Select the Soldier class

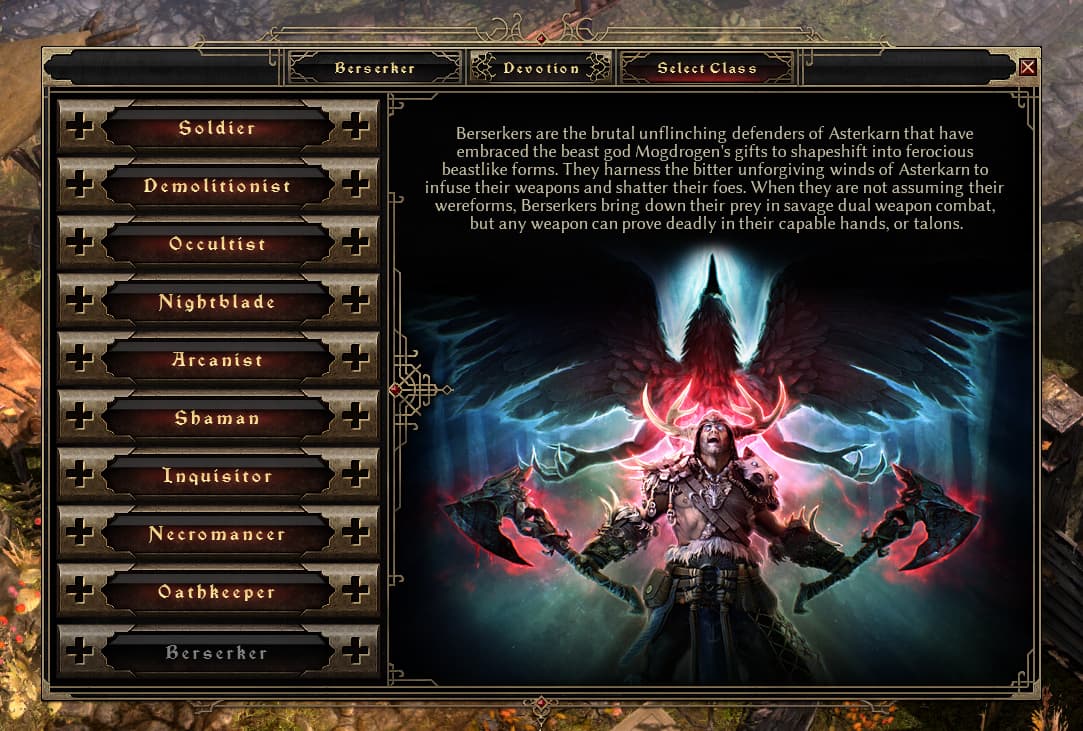point(217,128)
